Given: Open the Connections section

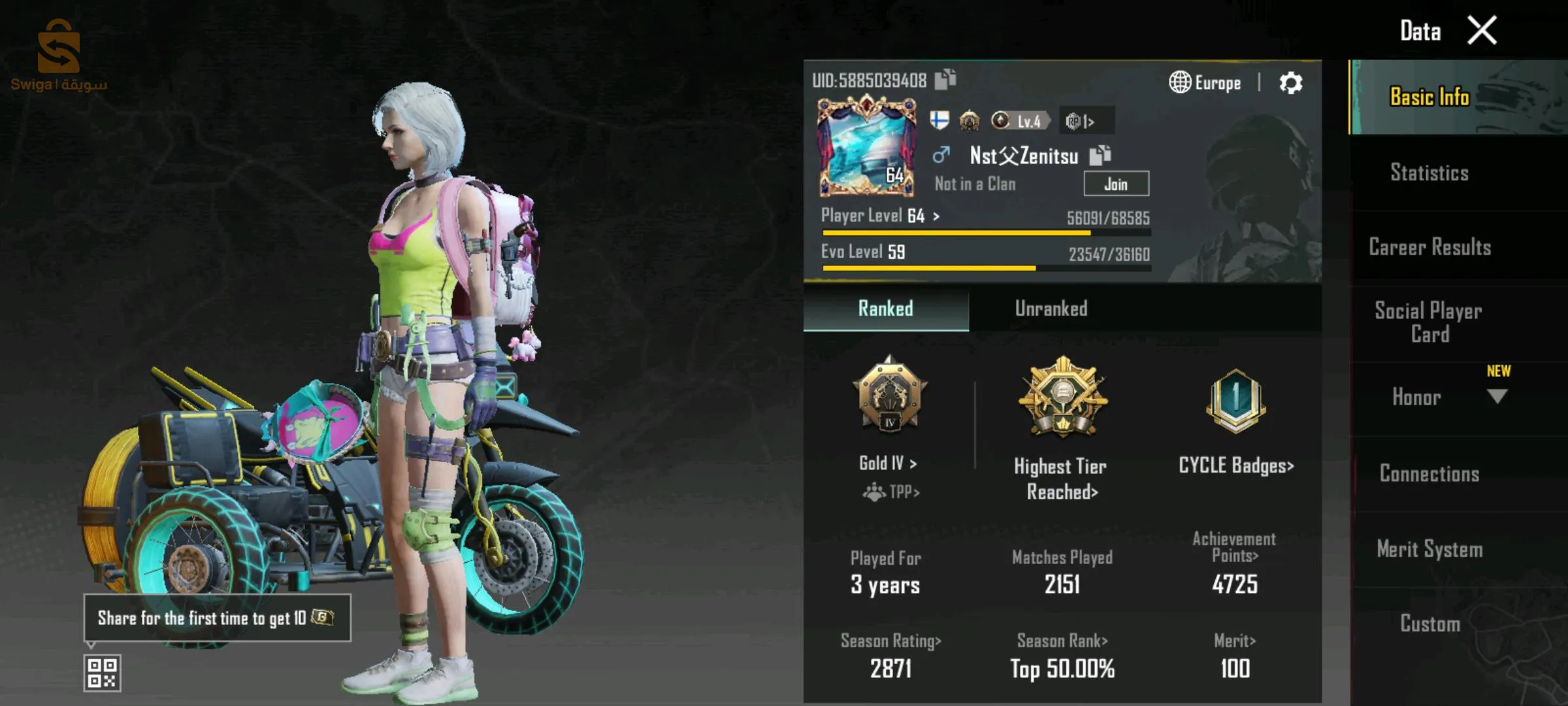Looking at the screenshot, I should 1429,473.
